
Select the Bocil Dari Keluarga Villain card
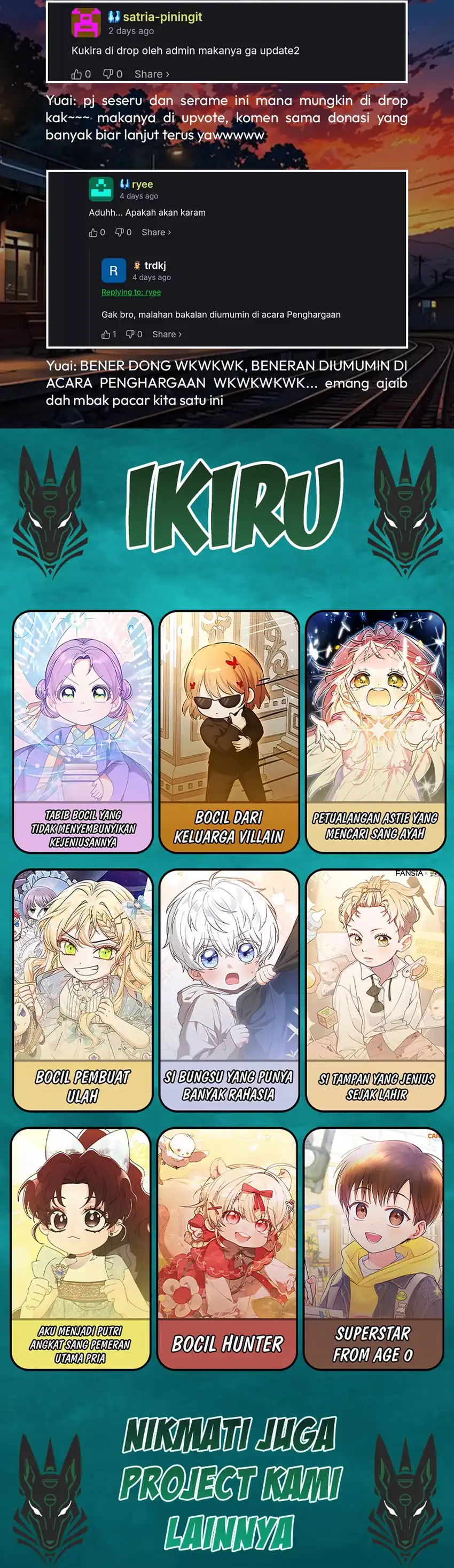pos(229,731)
